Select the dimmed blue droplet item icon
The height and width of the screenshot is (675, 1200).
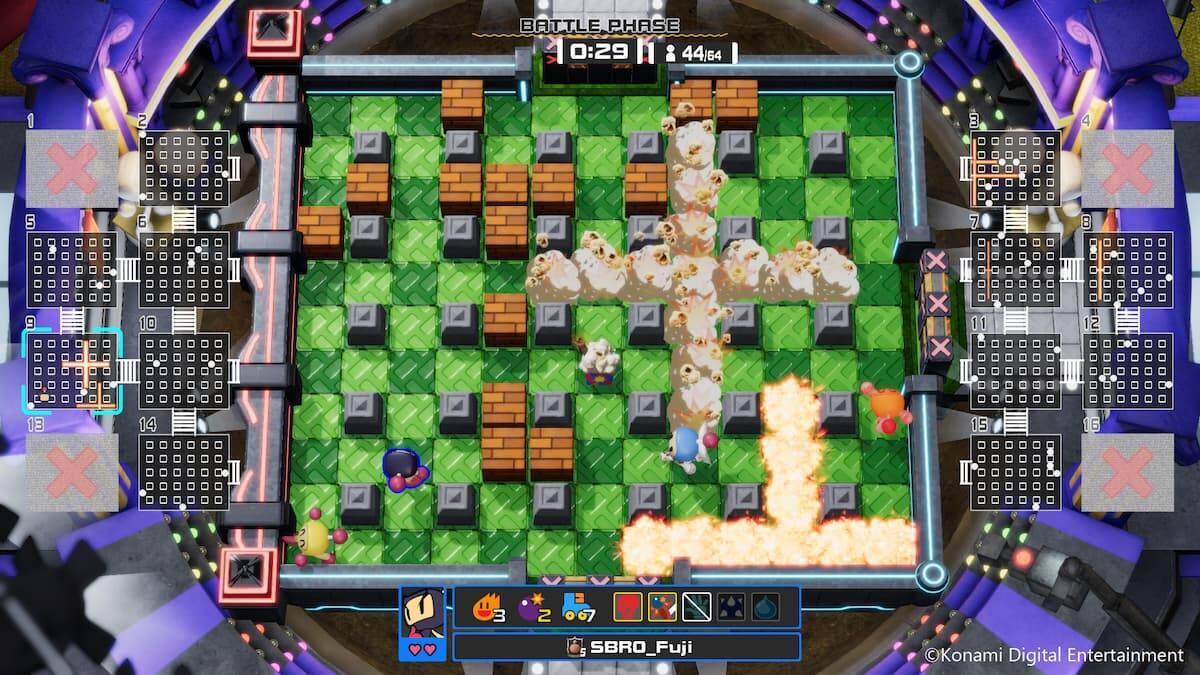tap(766, 606)
